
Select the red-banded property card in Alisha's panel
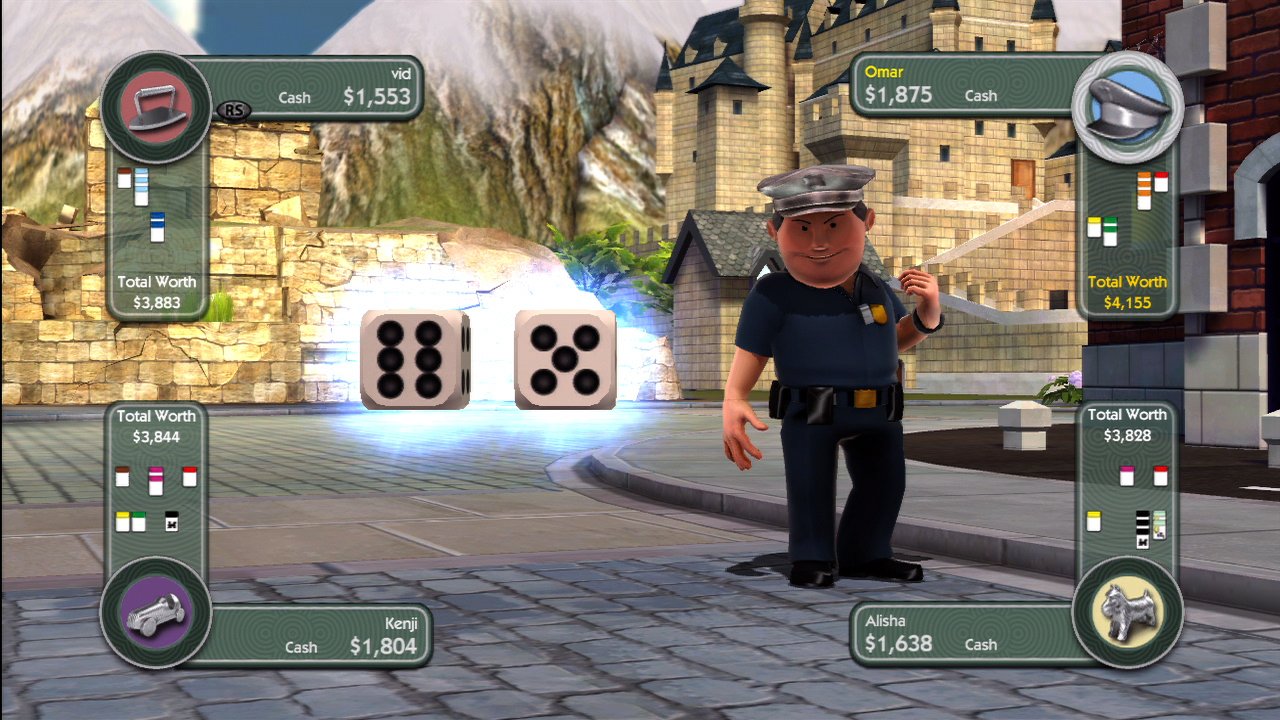point(1160,475)
